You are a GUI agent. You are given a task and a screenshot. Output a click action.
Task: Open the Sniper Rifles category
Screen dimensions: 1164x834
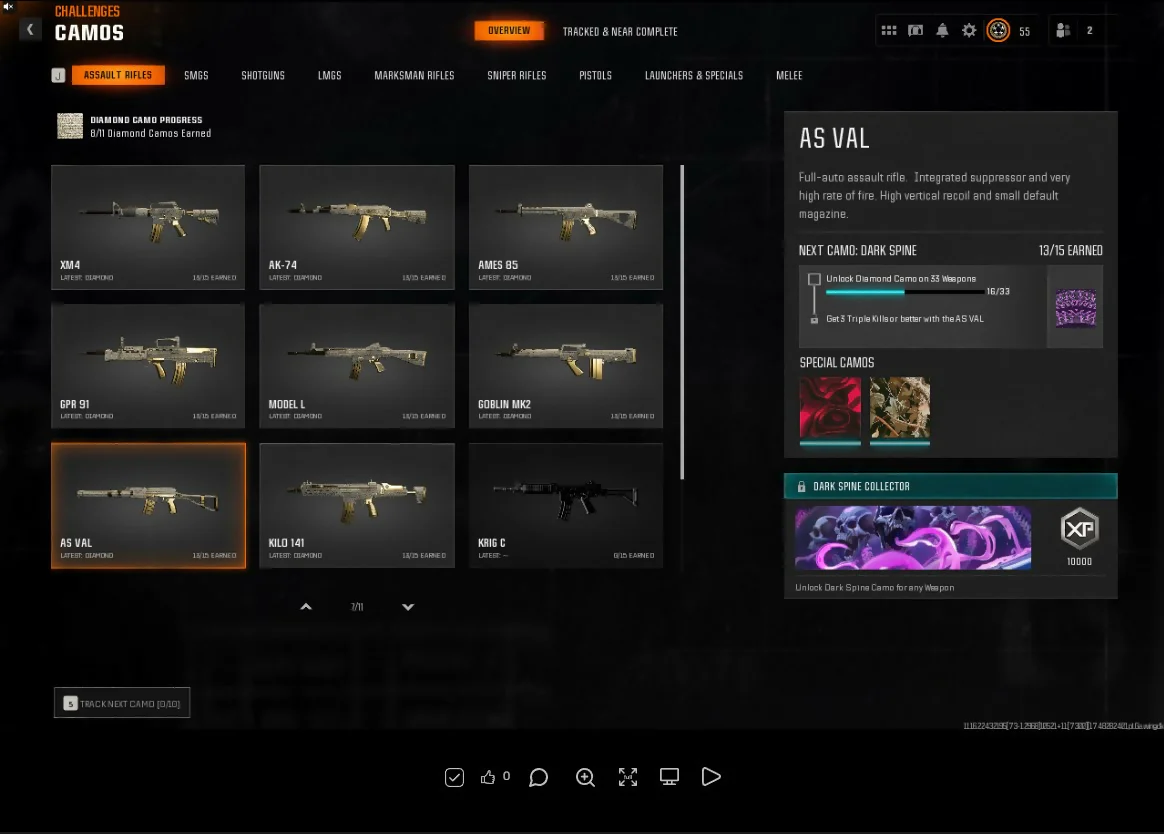point(517,76)
